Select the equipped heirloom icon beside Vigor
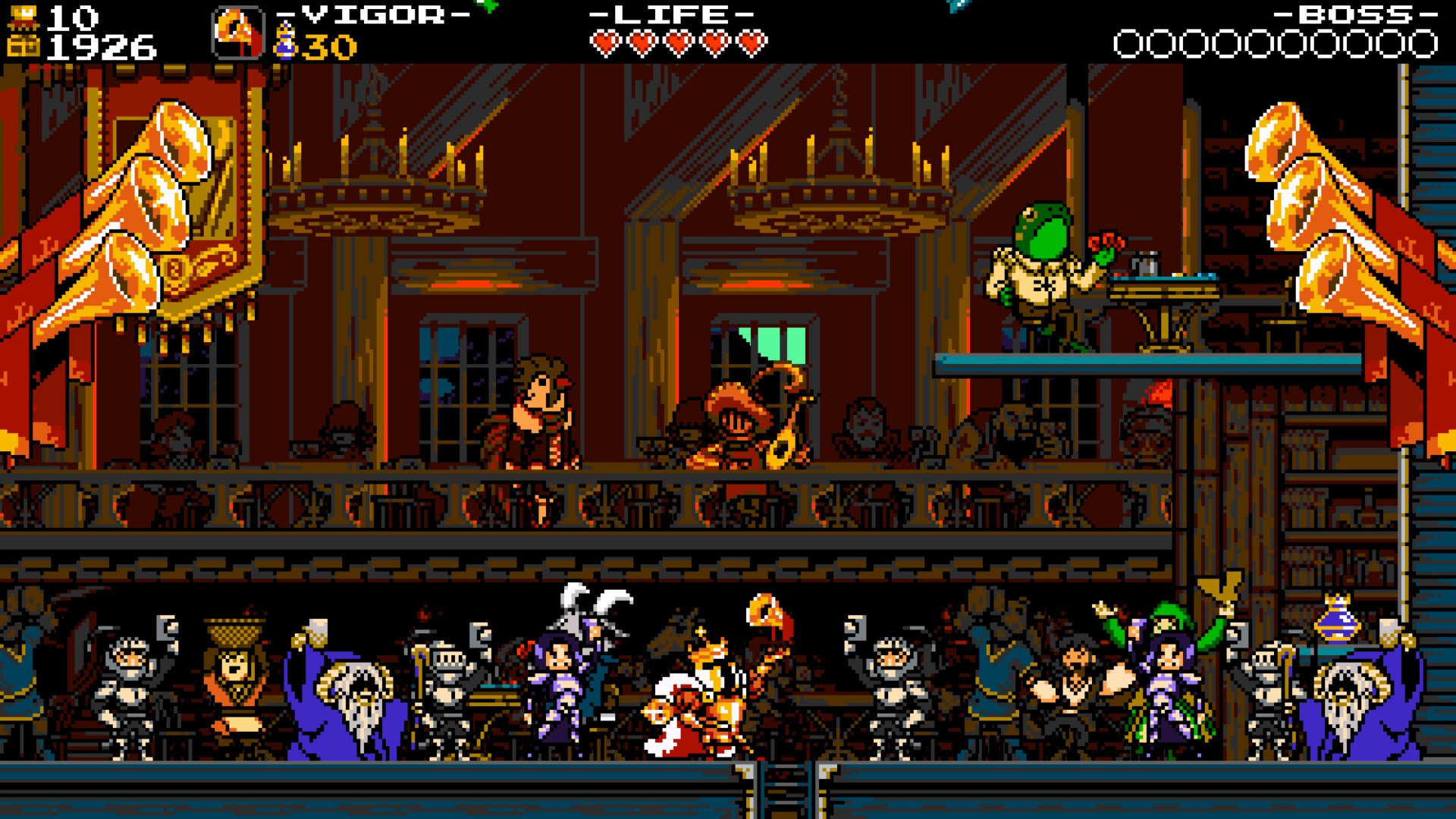Screen dimensions: 1456x819 coord(237,33)
